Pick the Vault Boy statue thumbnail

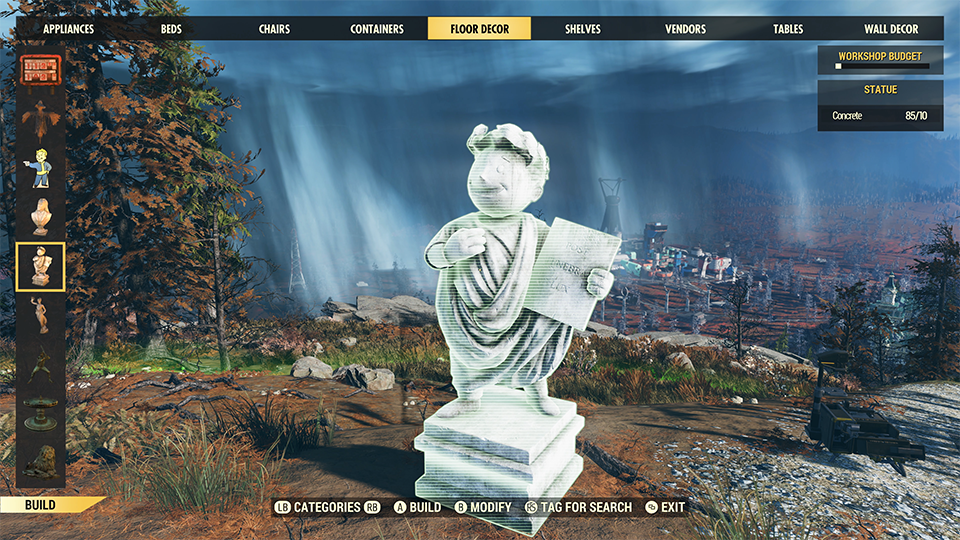click(x=41, y=168)
